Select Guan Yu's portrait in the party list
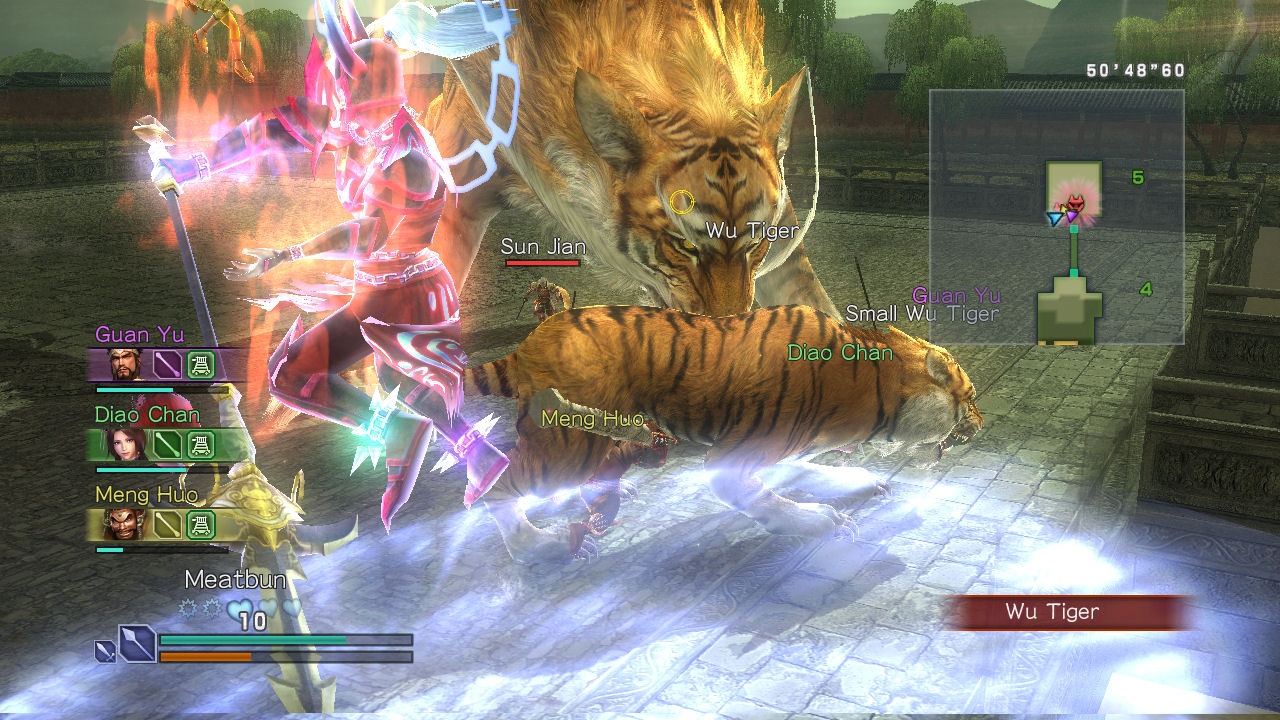Image resolution: width=1280 pixels, height=720 pixels. [x=126, y=365]
